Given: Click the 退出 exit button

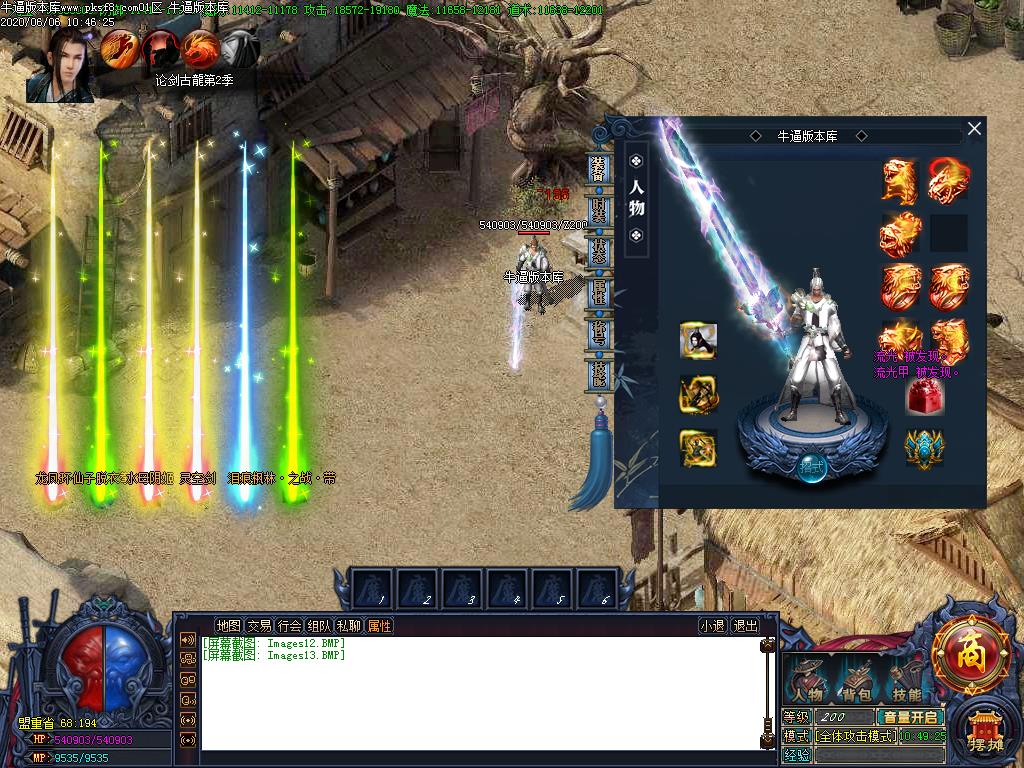Looking at the screenshot, I should [746, 626].
